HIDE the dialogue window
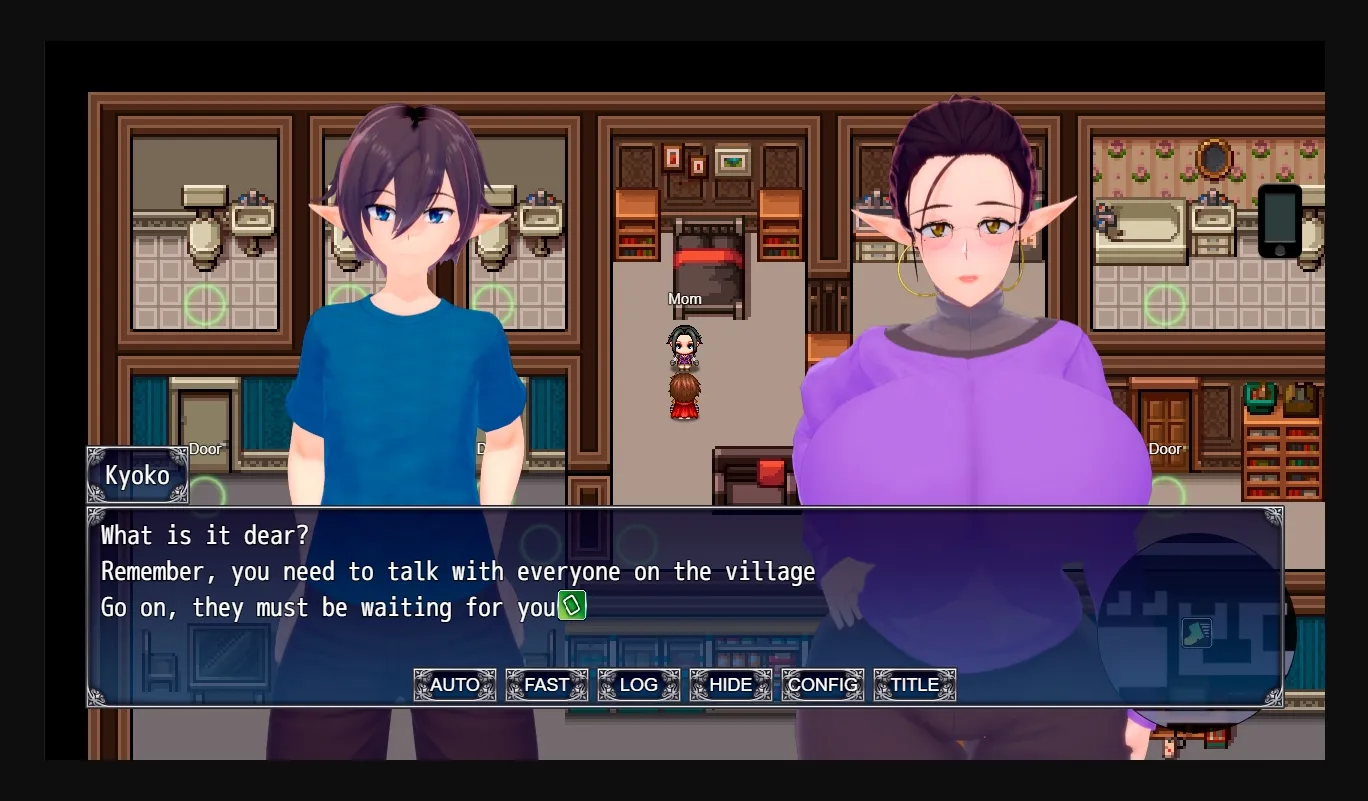The height and width of the screenshot is (801, 1368). pyautogui.click(x=730, y=685)
